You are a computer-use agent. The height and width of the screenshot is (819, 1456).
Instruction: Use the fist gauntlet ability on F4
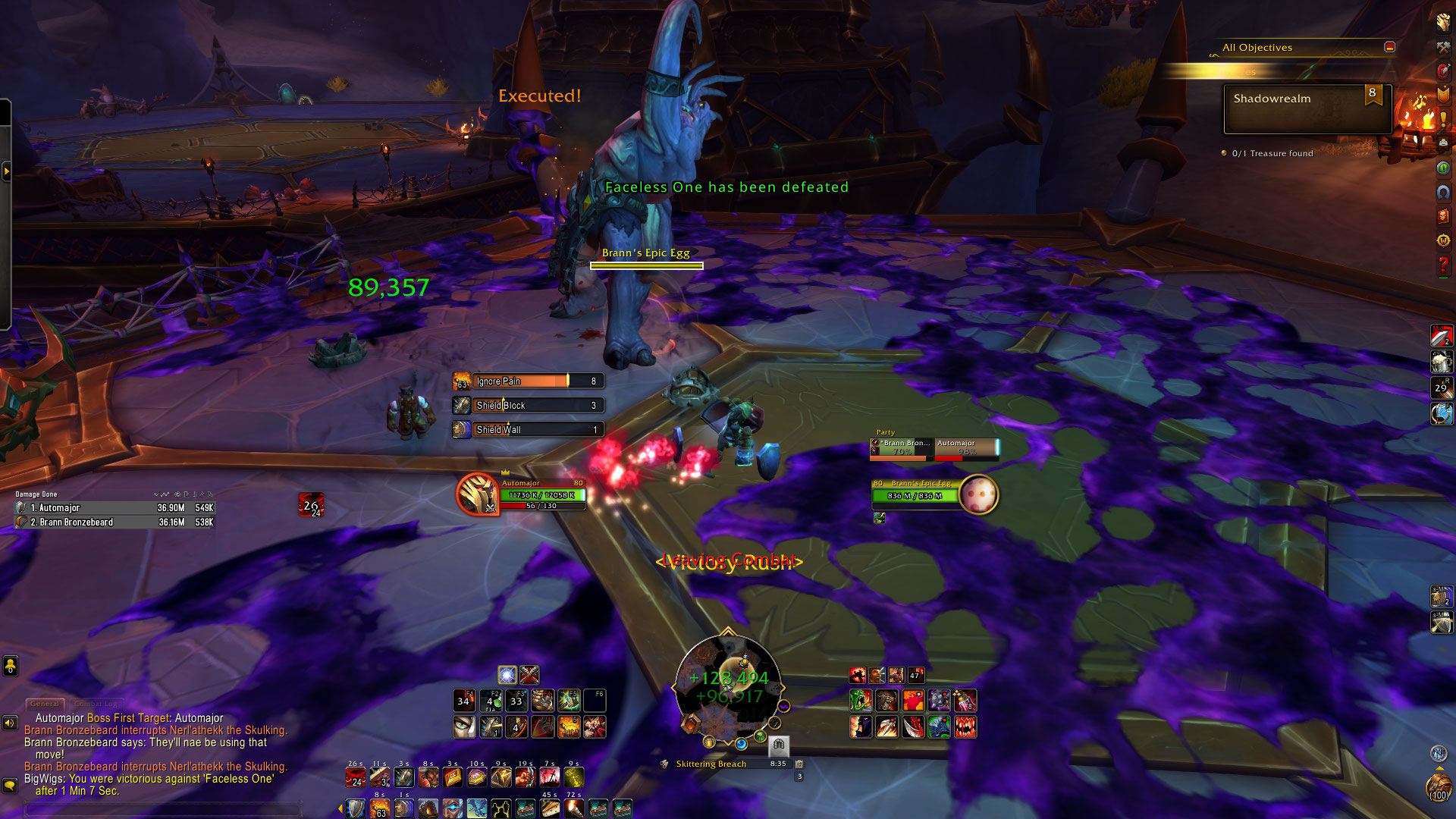(x=542, y=701)
